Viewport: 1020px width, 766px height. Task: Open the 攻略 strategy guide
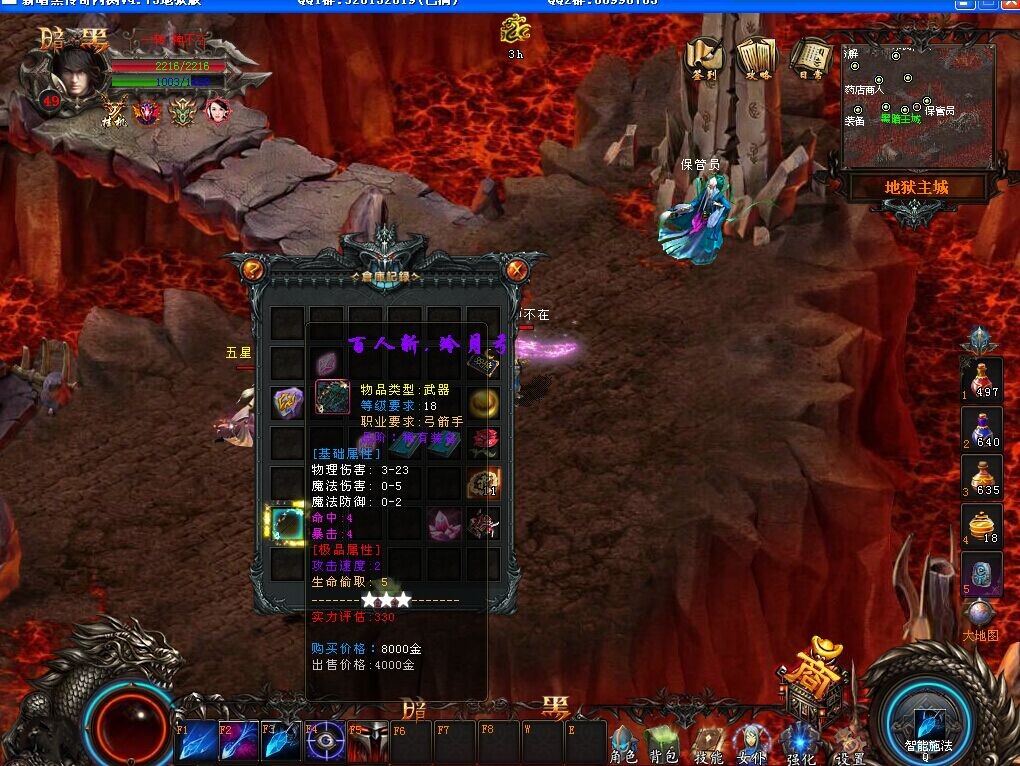point(757,60)
